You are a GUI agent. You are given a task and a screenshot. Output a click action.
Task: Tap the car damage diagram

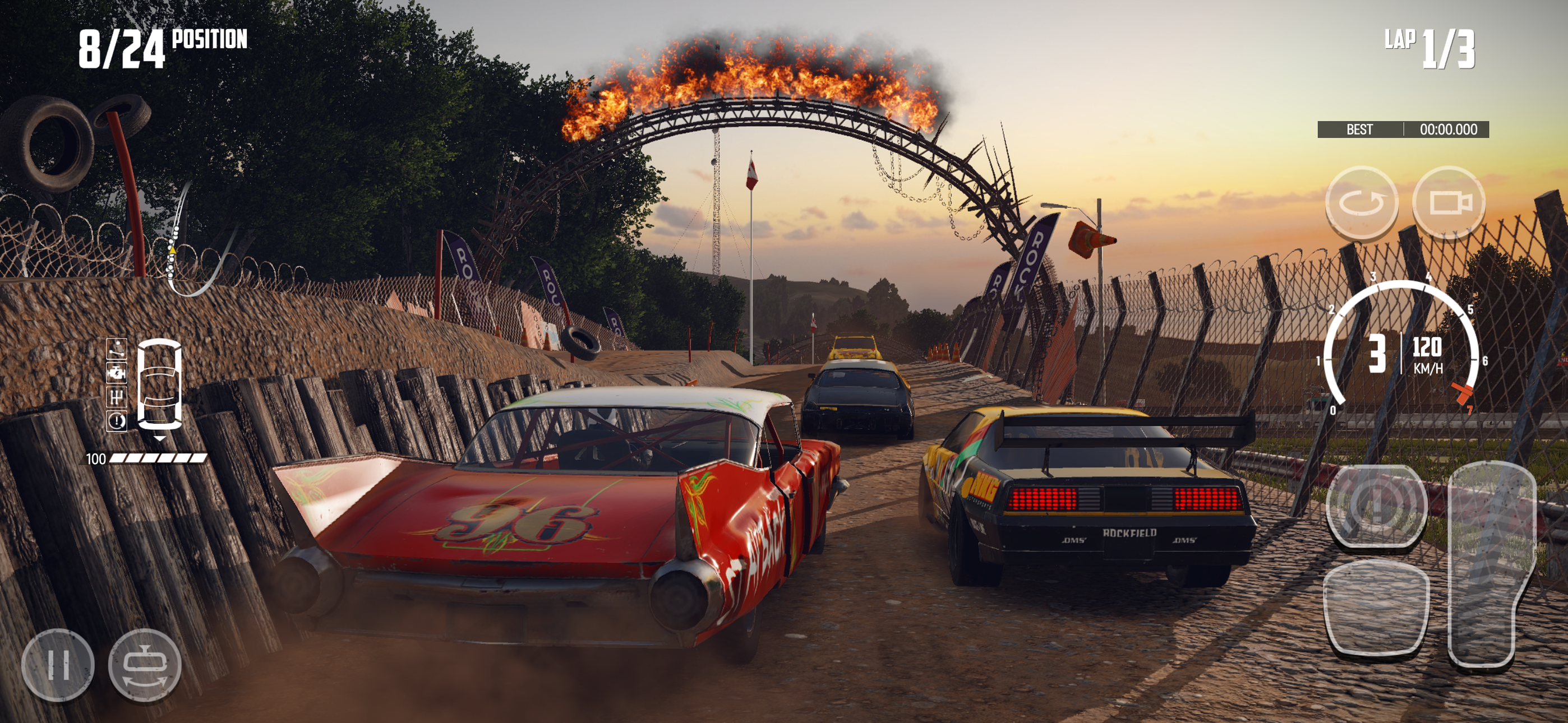161,383
